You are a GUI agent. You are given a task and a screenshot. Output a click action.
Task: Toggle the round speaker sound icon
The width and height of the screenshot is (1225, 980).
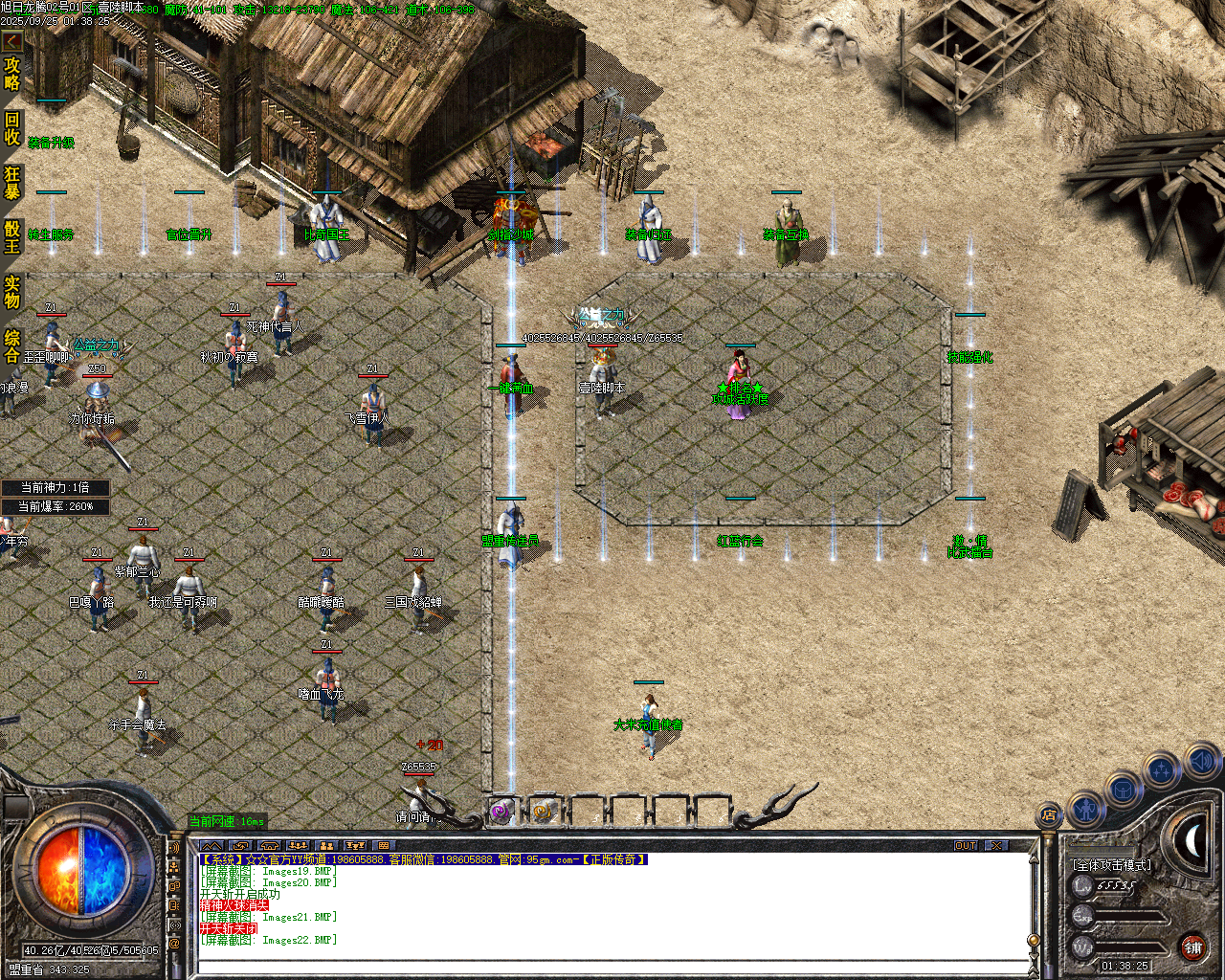tap(1199, 762)
